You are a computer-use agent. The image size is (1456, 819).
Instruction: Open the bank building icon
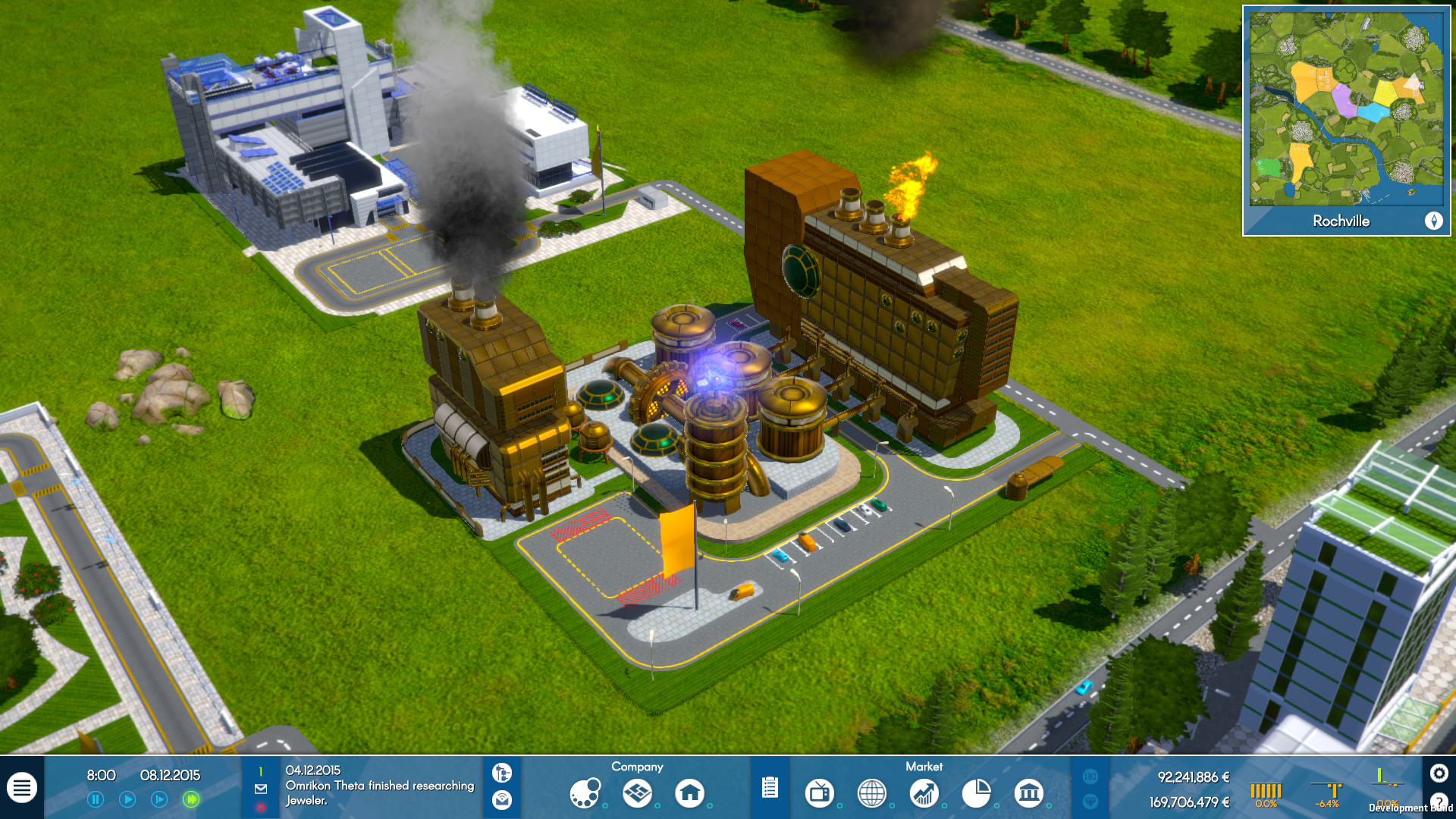point(1029,793)
